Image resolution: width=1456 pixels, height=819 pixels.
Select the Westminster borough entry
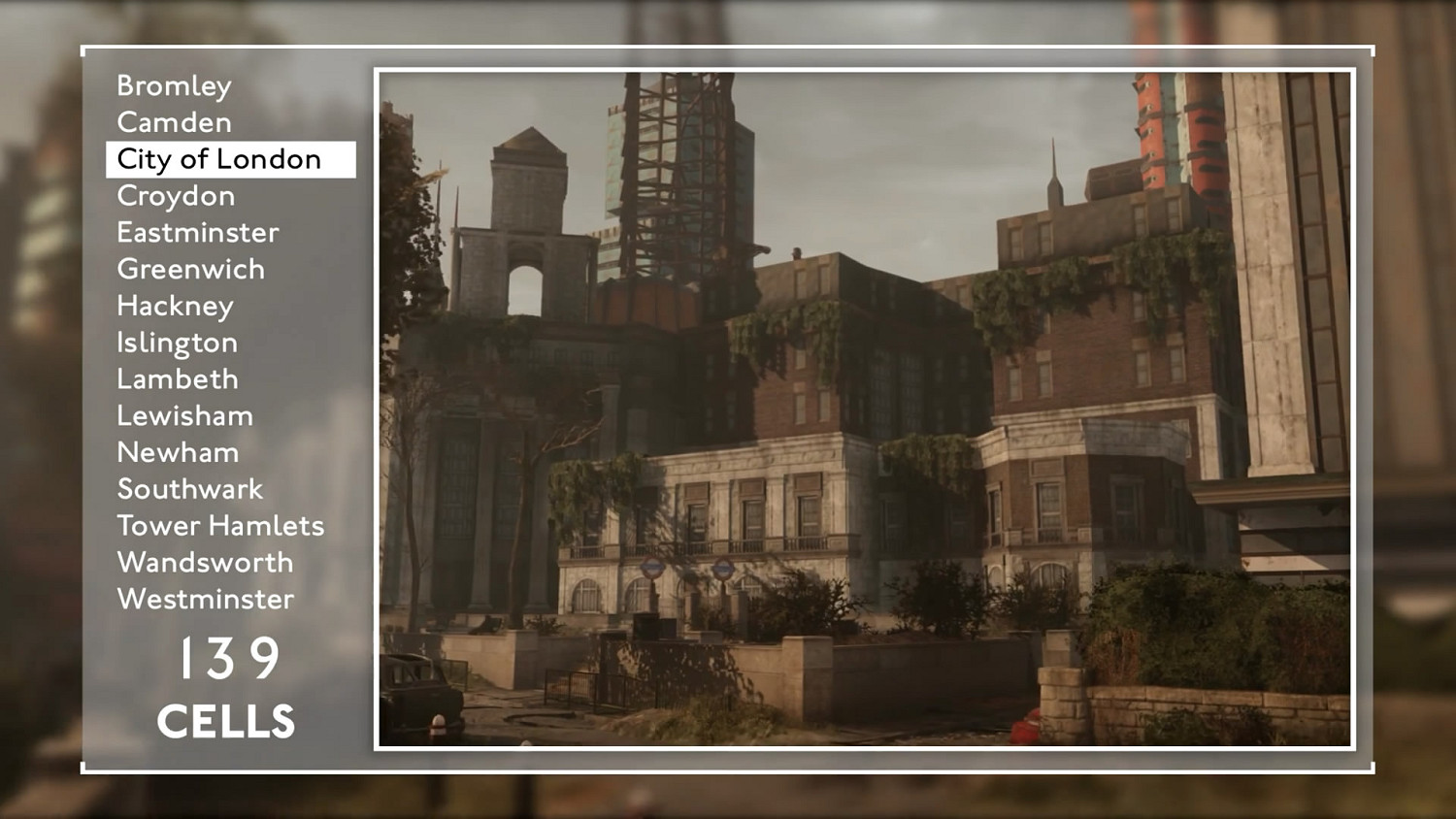[206, 600]
